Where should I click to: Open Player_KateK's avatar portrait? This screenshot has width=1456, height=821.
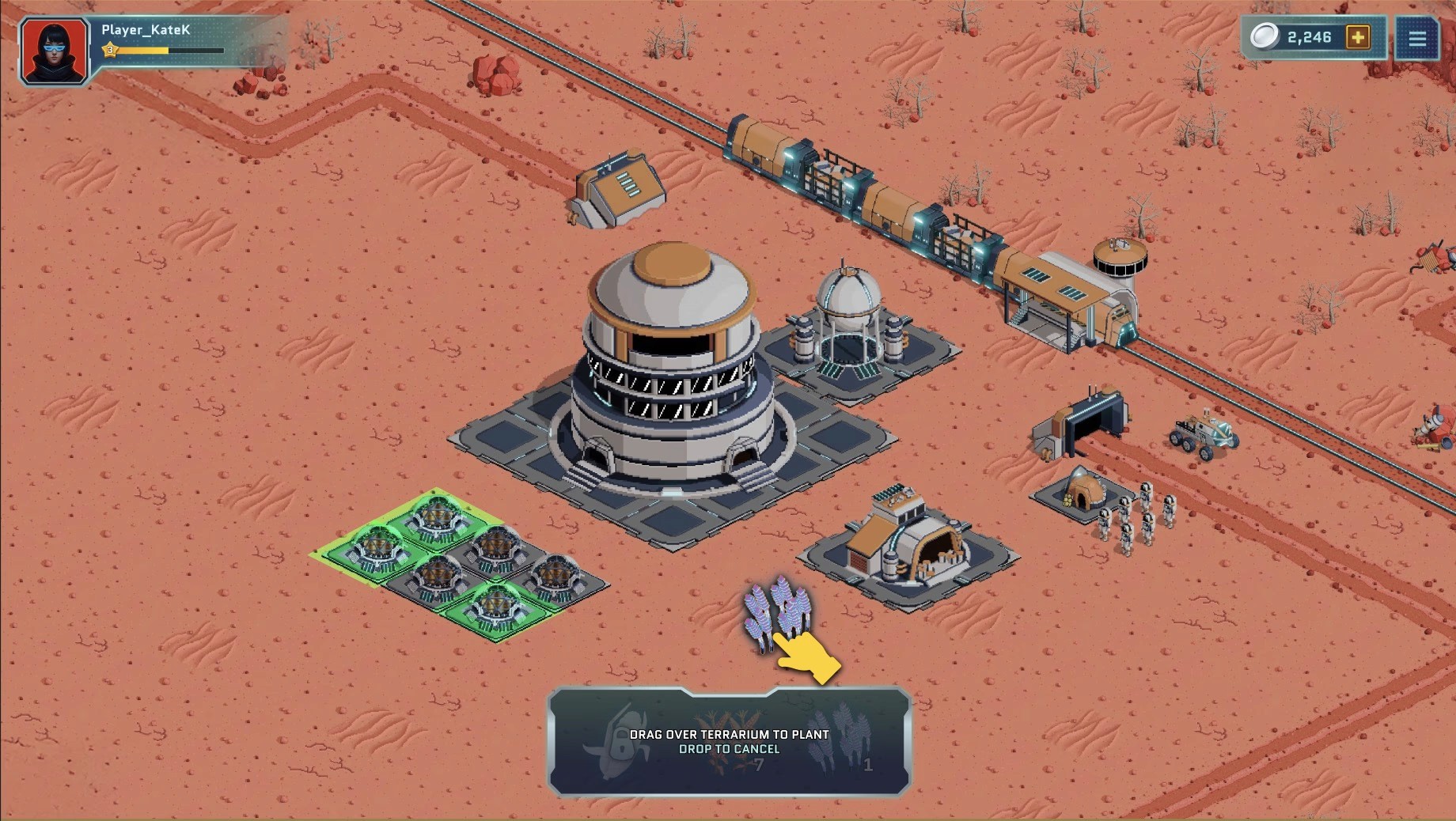pos(54,51)
